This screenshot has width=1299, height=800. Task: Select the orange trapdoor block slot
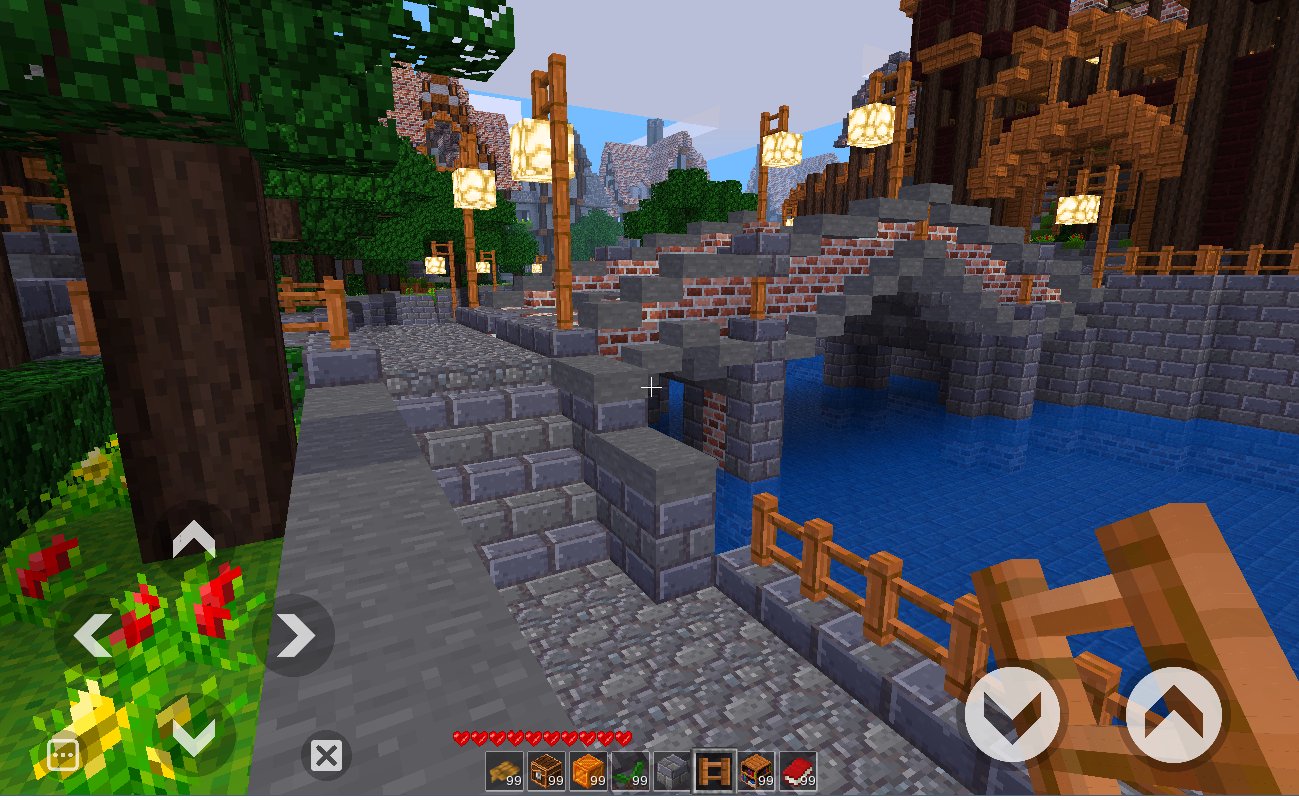pyautogui.click(x=588, y=770)
